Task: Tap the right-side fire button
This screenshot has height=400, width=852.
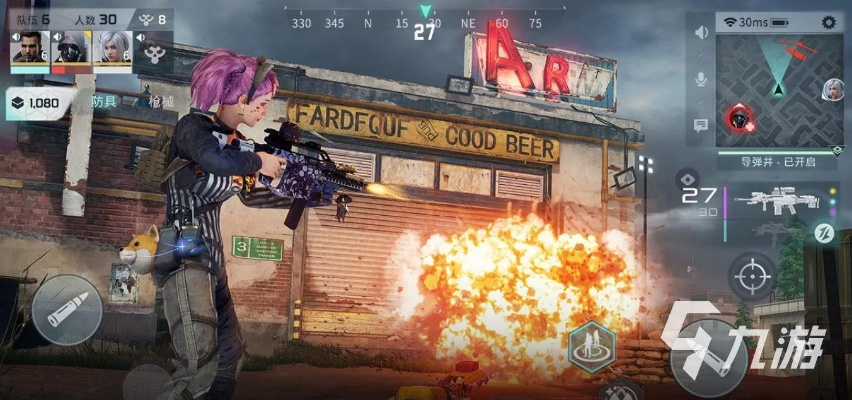Action: click(708, 355)
